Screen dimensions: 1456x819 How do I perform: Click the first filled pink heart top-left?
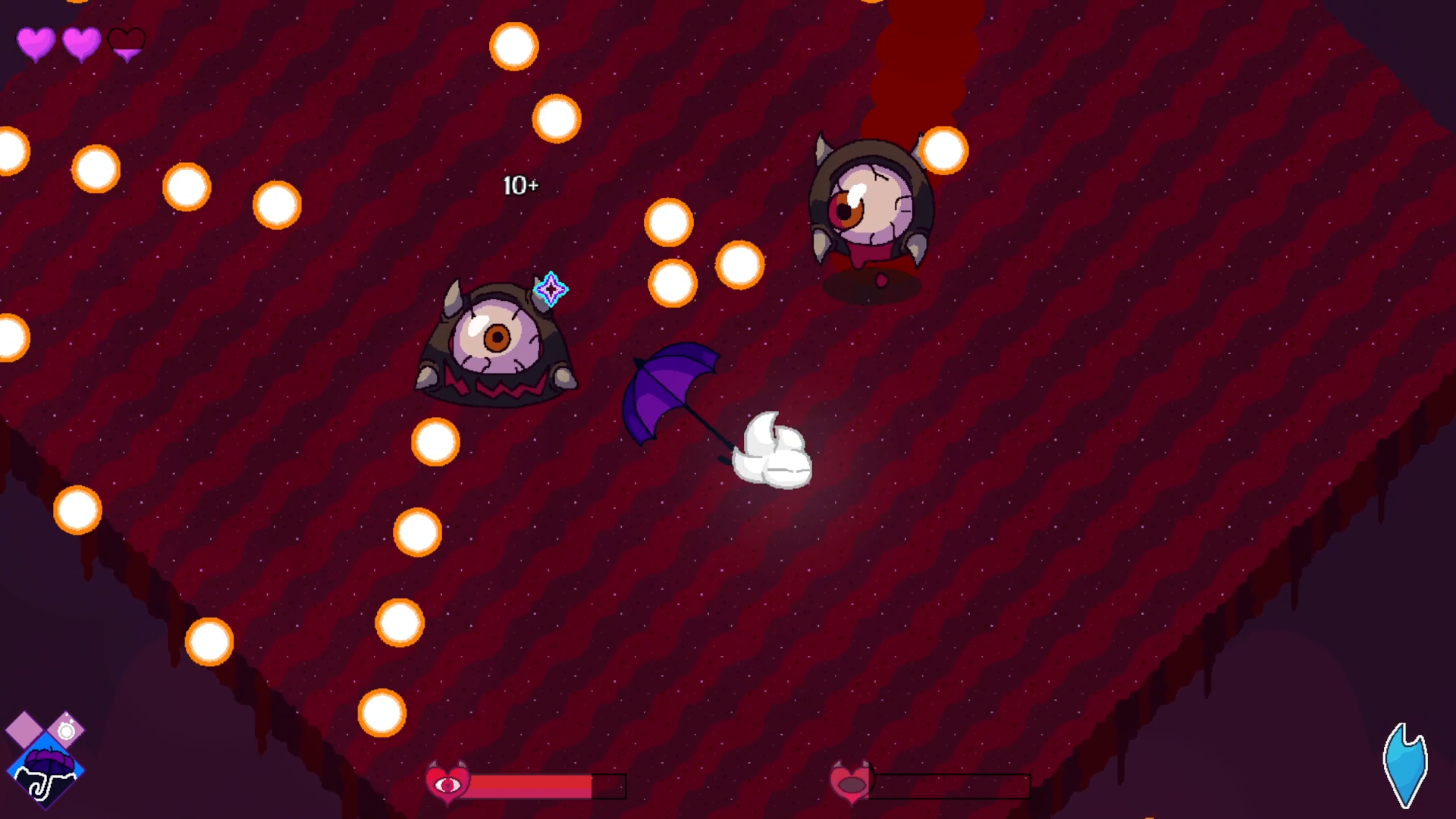point(35,43)
